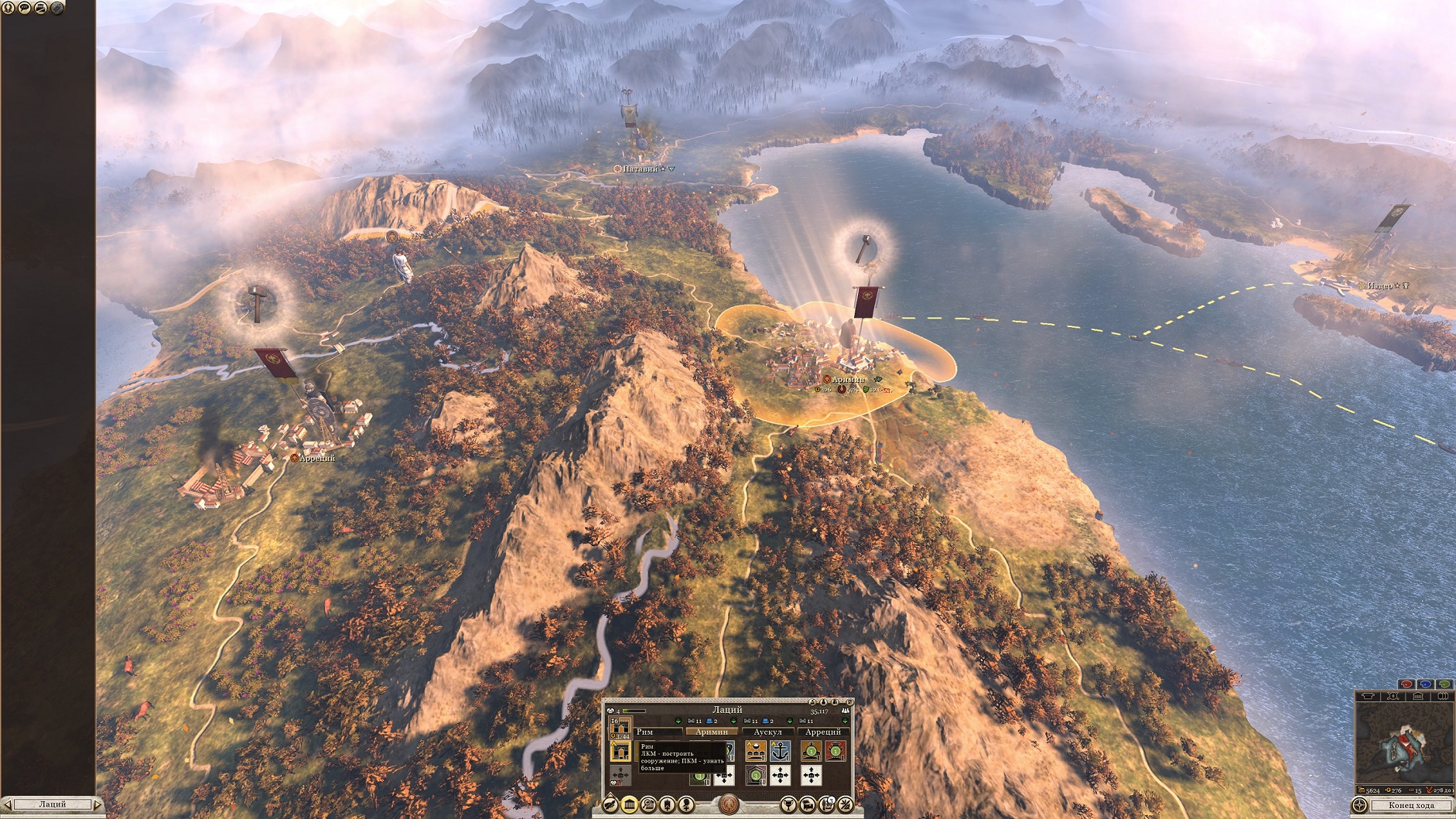Open the speech bubble chat button
Screen dimensions: 1456x819
coord(24,8)
